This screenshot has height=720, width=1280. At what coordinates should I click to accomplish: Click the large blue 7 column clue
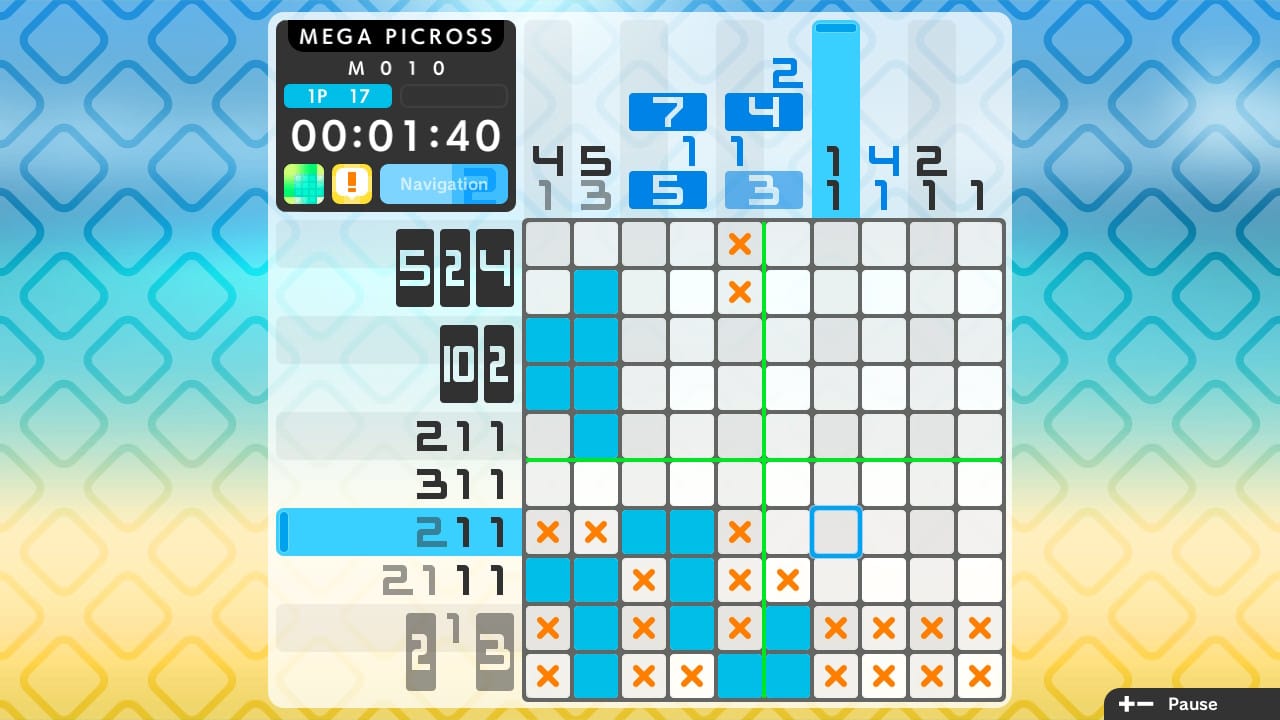pos(668,113)
